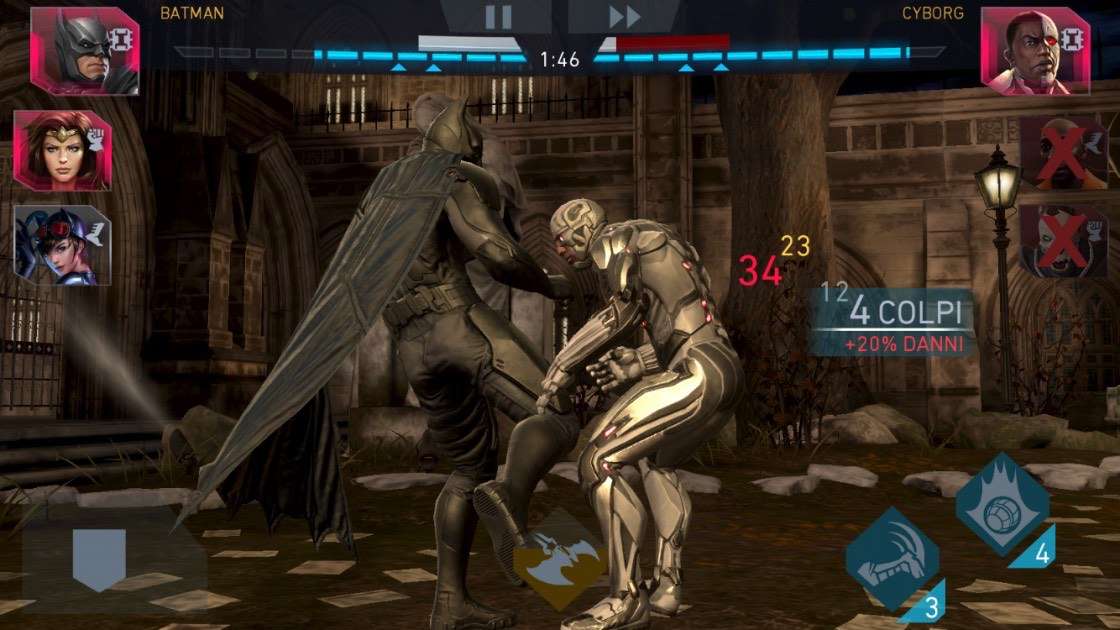Screen dimensions: 1120x630
Task: Toggle the fast-forward button
Action: click(624, 16)
